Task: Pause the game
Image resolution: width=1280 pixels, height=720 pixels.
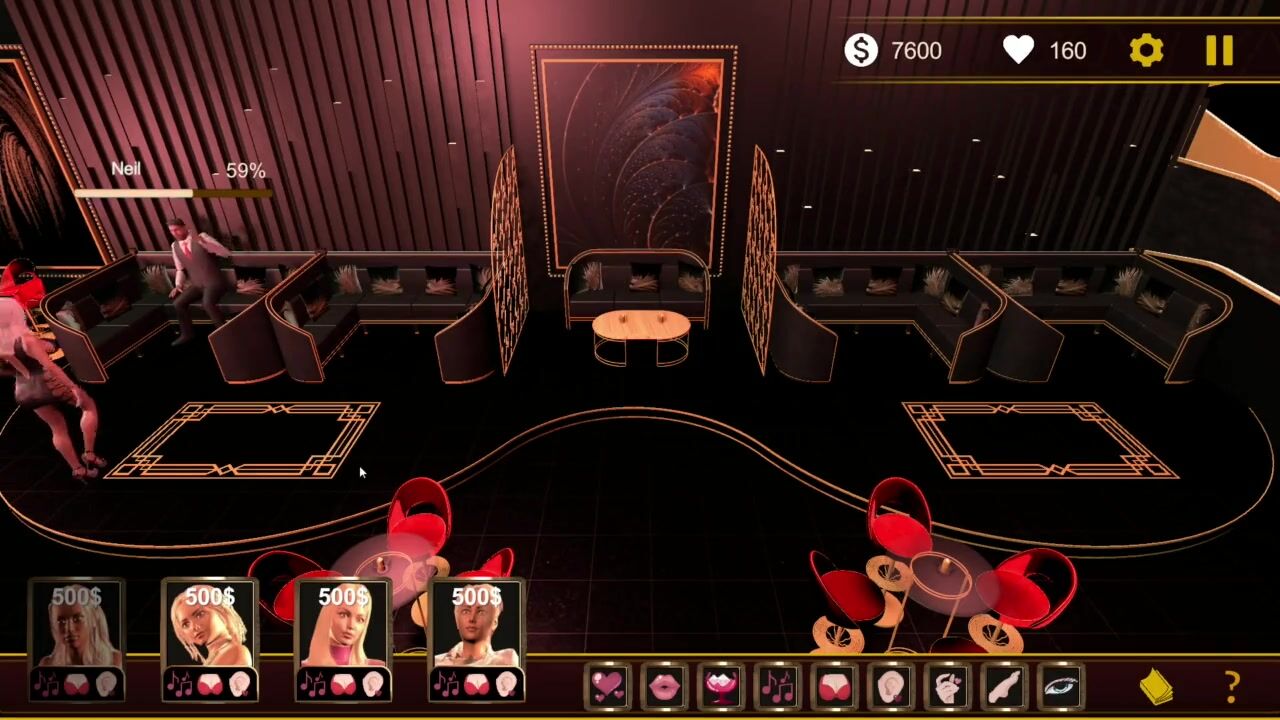Action: 1219,51
